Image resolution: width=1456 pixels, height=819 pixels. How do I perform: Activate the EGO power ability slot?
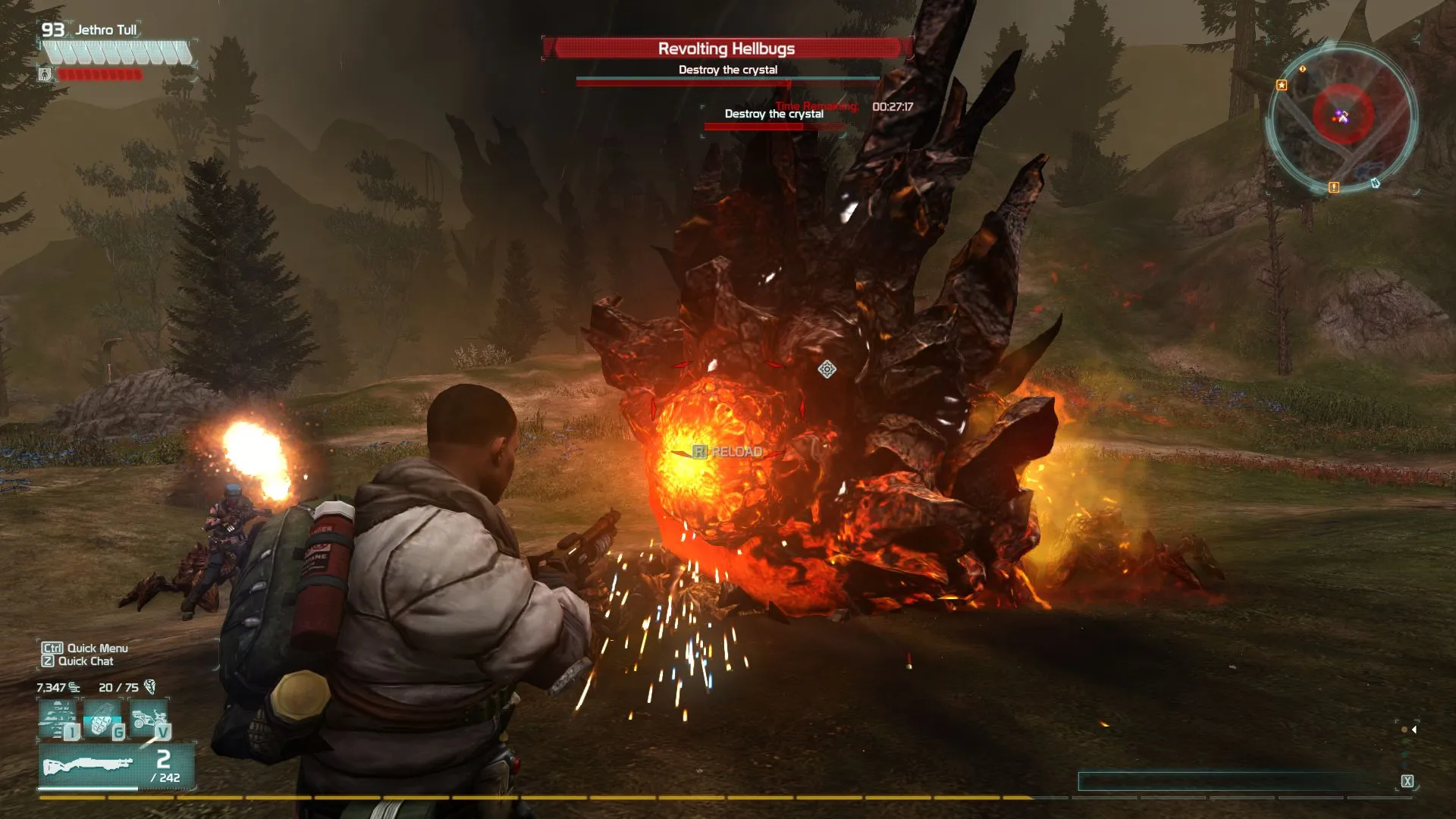click(58, 719)
